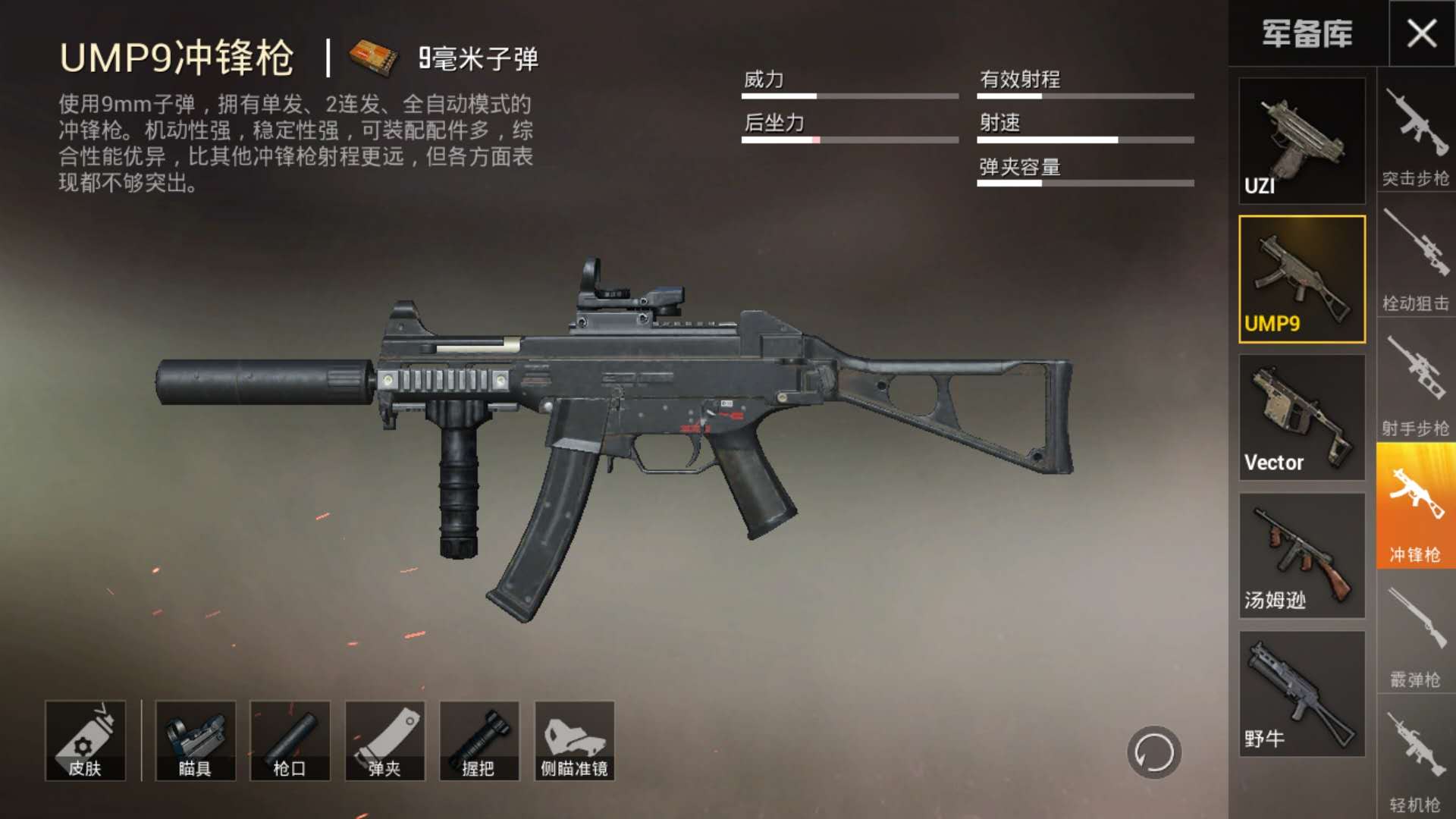Select the 侧瞄准镜 canted sight slot
The image size is (1456, 819).
pos(574,741)
